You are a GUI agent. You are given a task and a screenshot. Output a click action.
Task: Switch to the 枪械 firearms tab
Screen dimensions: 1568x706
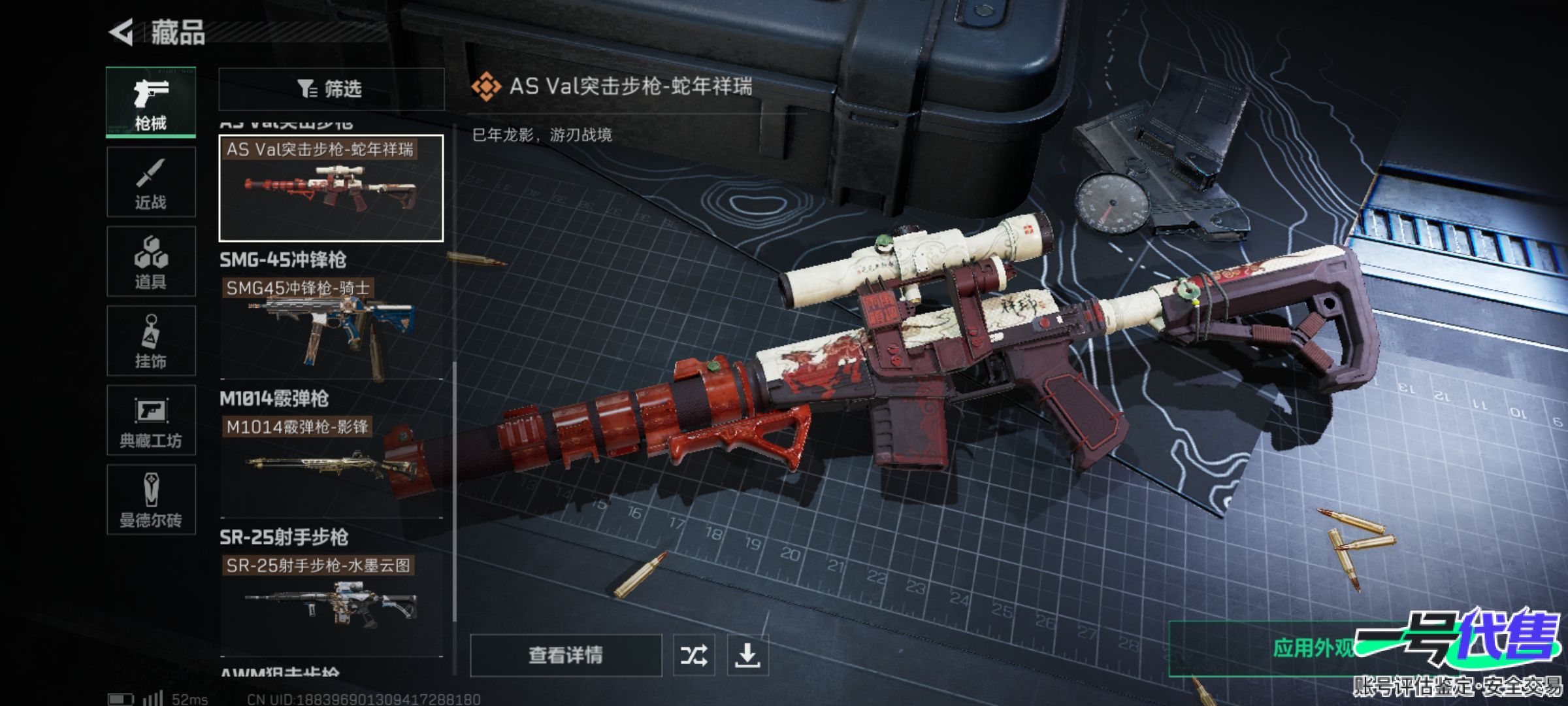[x=151, y=102]
